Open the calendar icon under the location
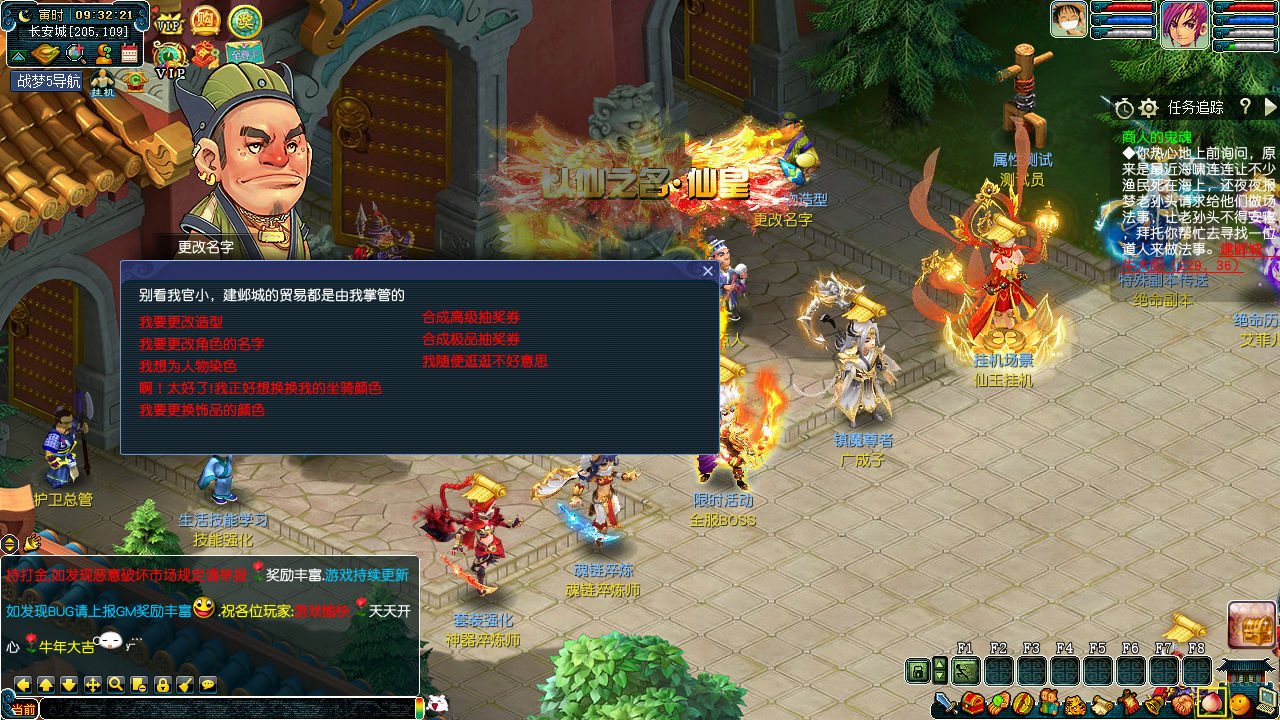 130,54
